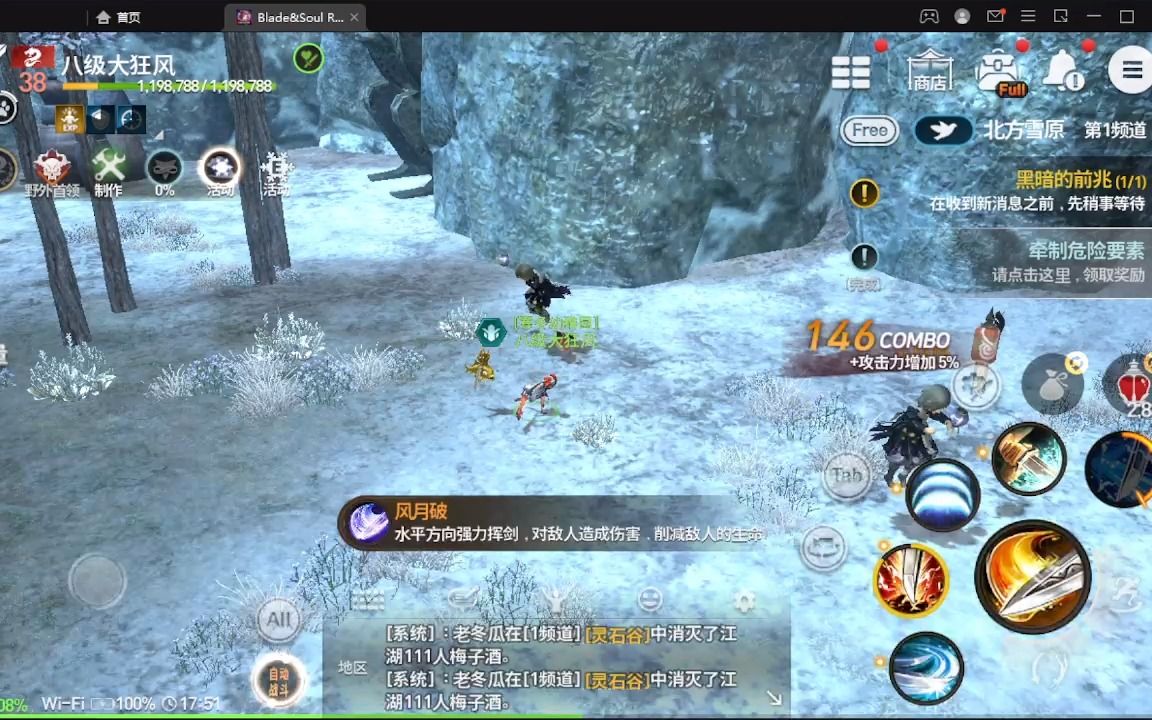Image resolution: width=1152 pixels, height=720 pixels.
Task: Open the 制作 crafting menu
Action: (108, 172)
